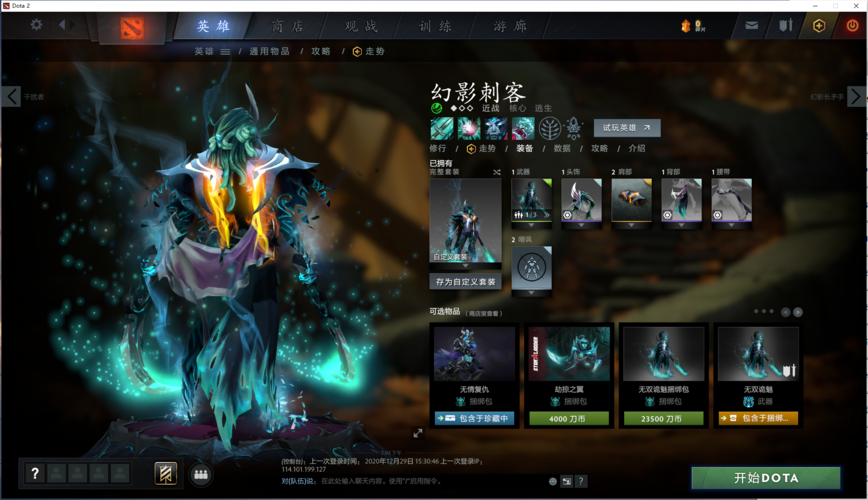Open the 训练 (Learn) tab
The height and width of the screenshot is (500, 868).
[x=435, y=26]
